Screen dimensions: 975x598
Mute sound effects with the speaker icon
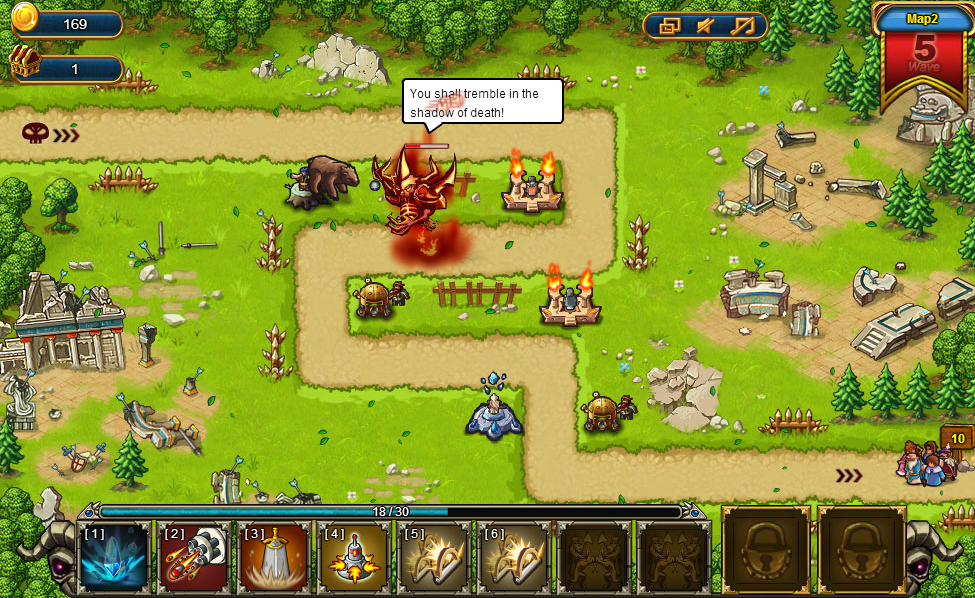[x=706, y=26]
